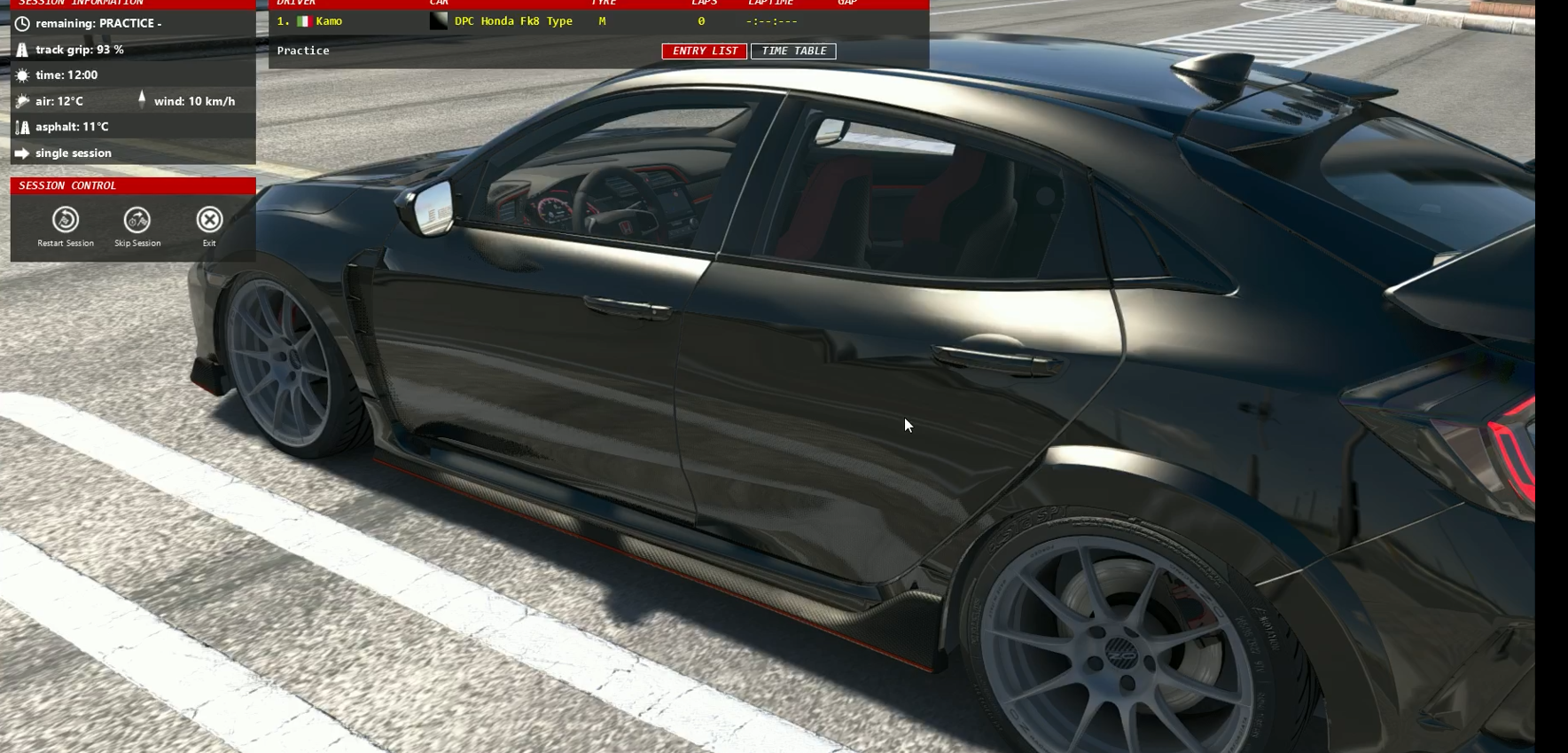Click the Skip Session icon
The width and height of the screenshot is (1568, 753).
[x=136, y=218]
